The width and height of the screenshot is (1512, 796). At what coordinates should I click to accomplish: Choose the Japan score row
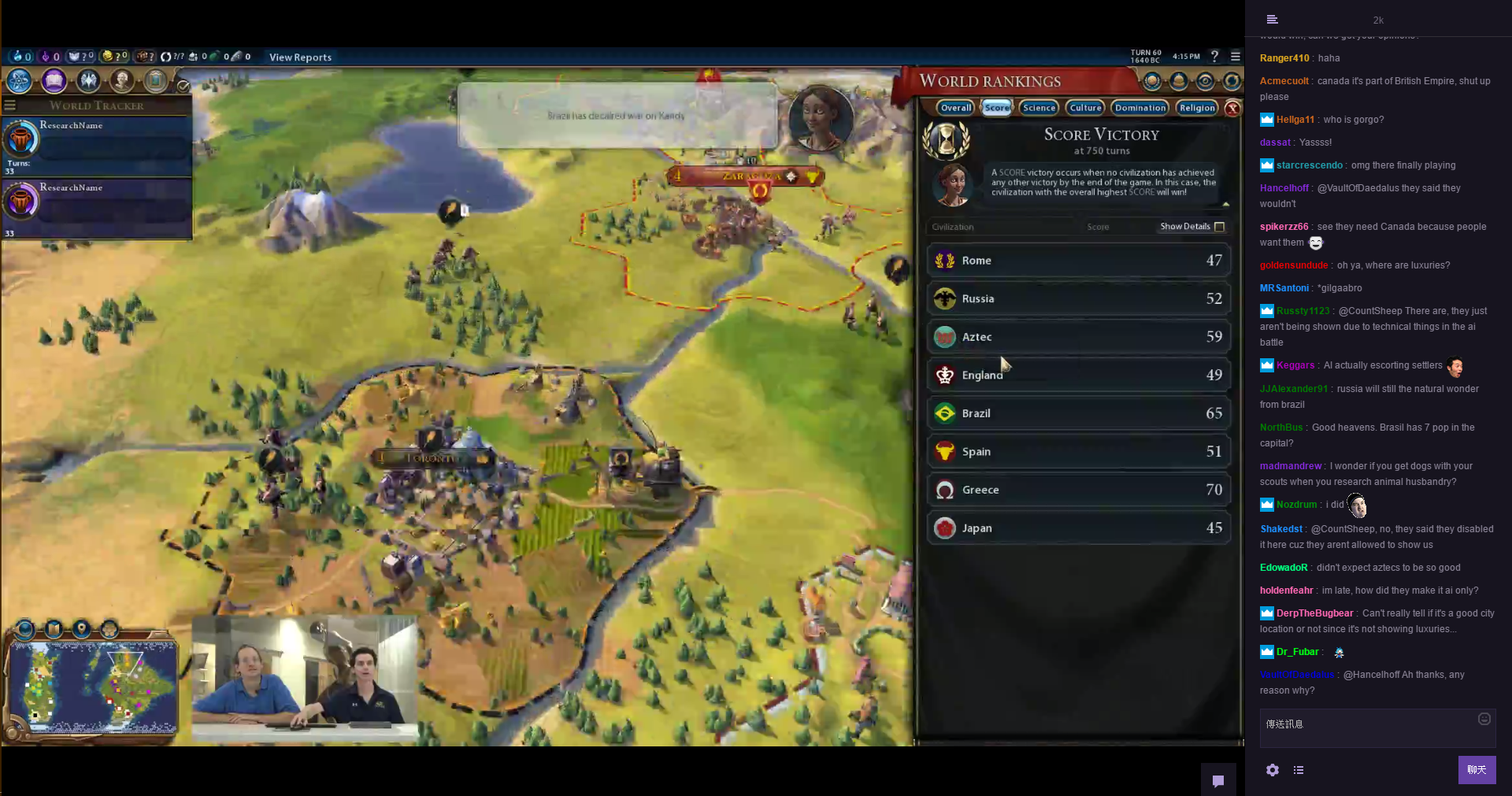point(1078,528)
